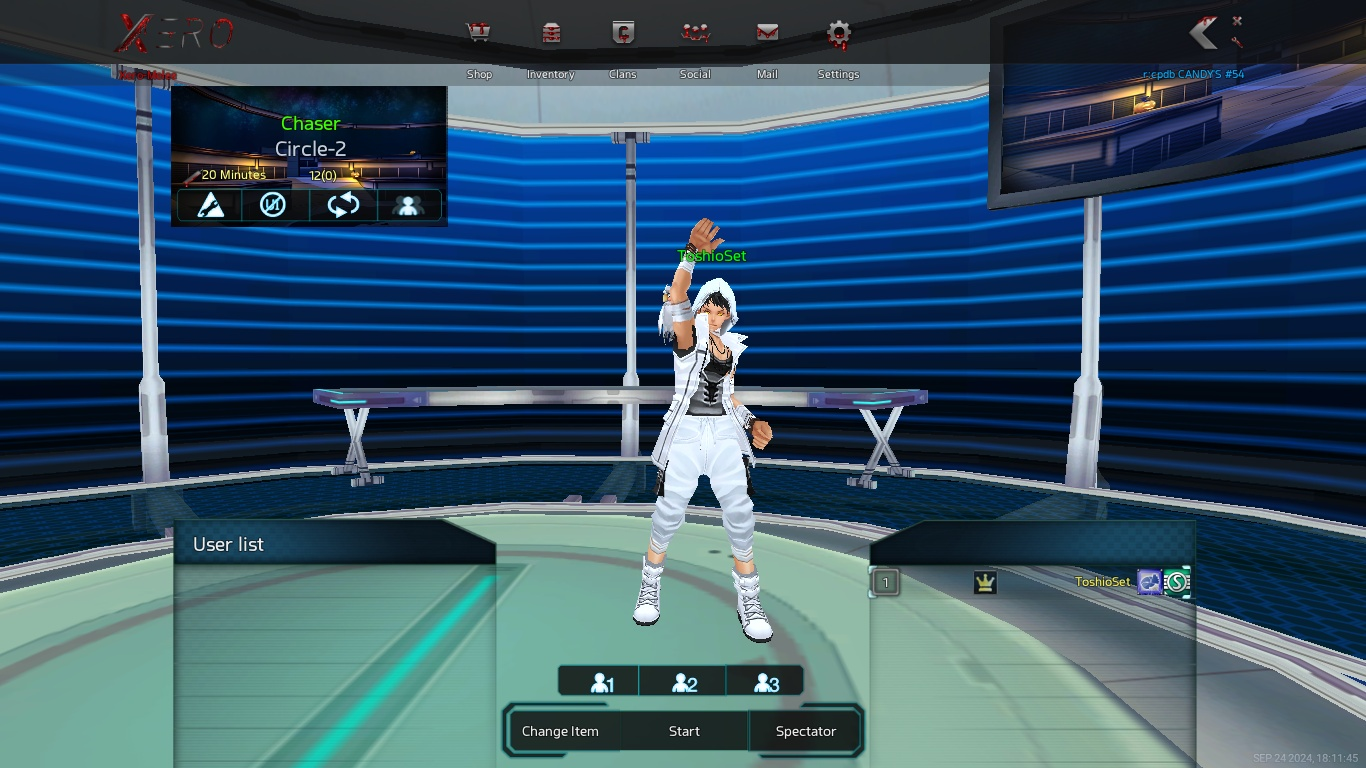
Task: Switch to Spectator mode
Action: click(x=805, y=731)
